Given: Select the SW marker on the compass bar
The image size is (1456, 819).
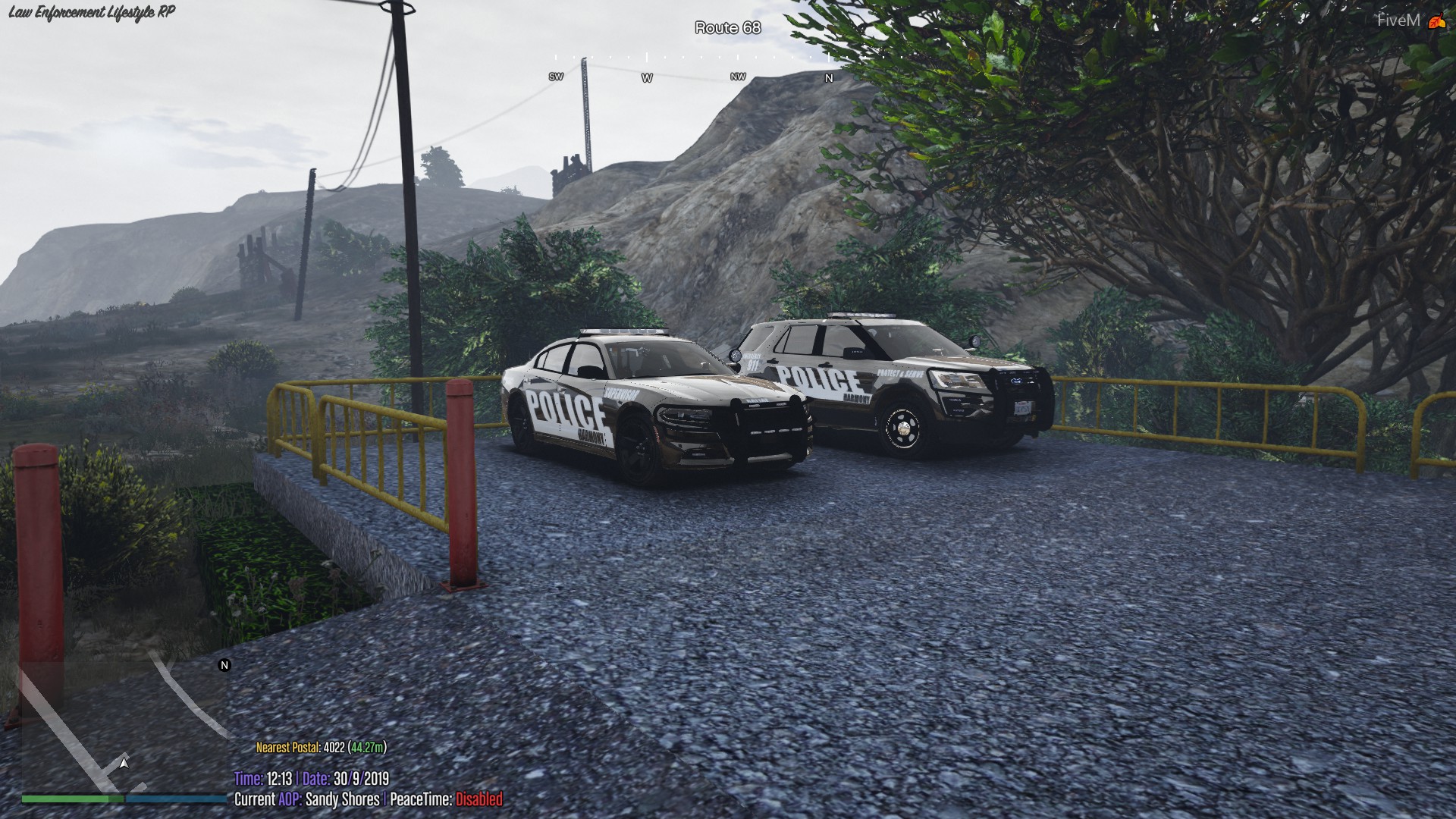Looking at the screenshot, I should 555,76.
